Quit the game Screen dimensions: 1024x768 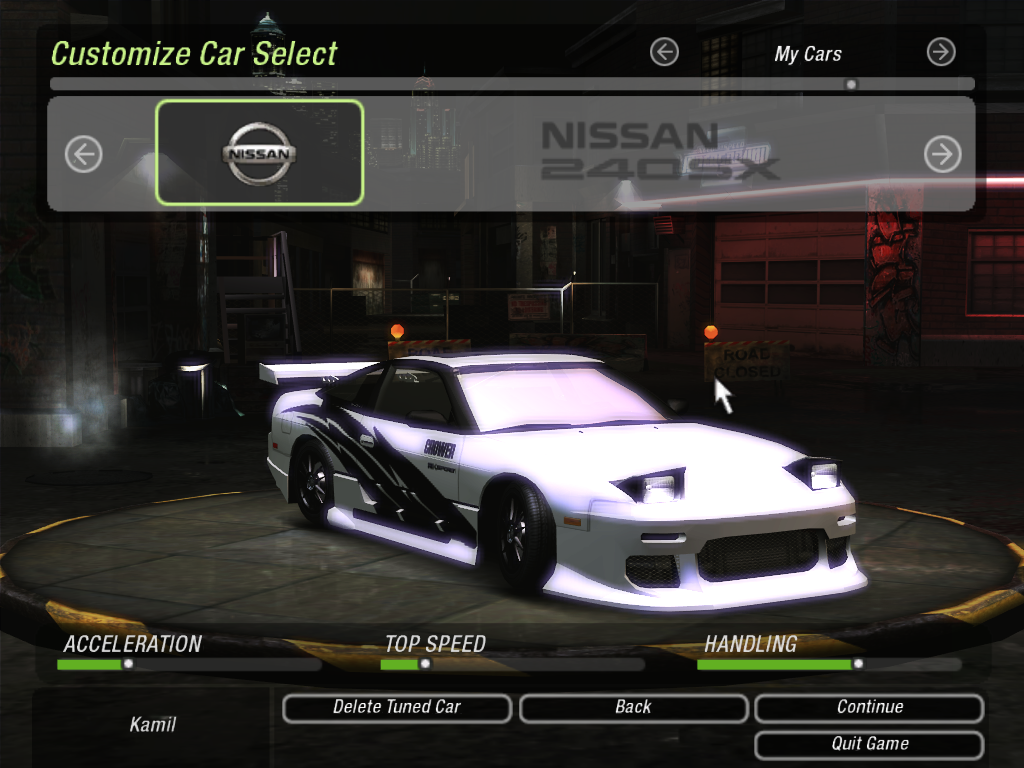click(x=869, y=745)
